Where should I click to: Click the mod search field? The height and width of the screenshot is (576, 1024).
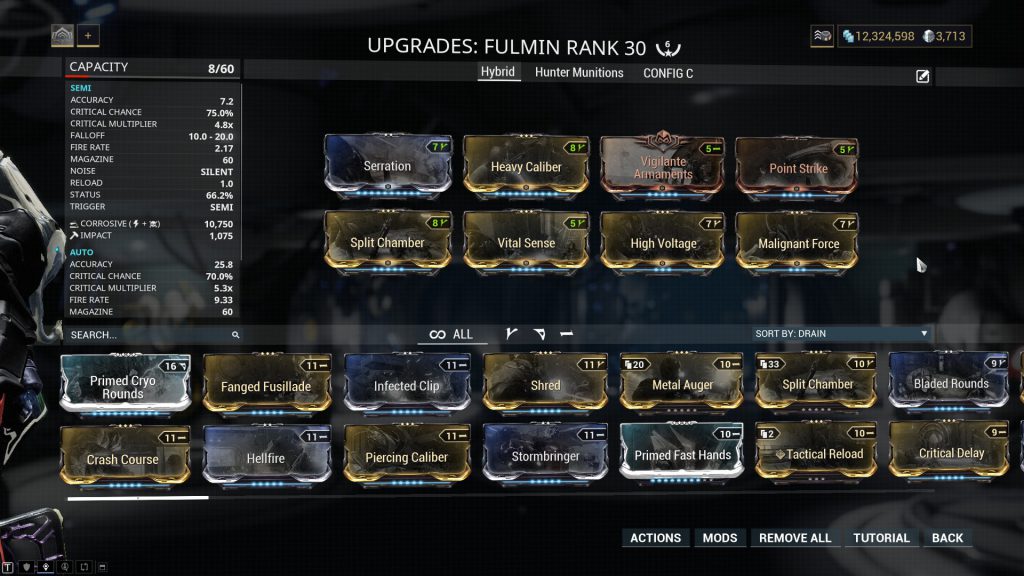pyautogui.click(x=150, y=335)
